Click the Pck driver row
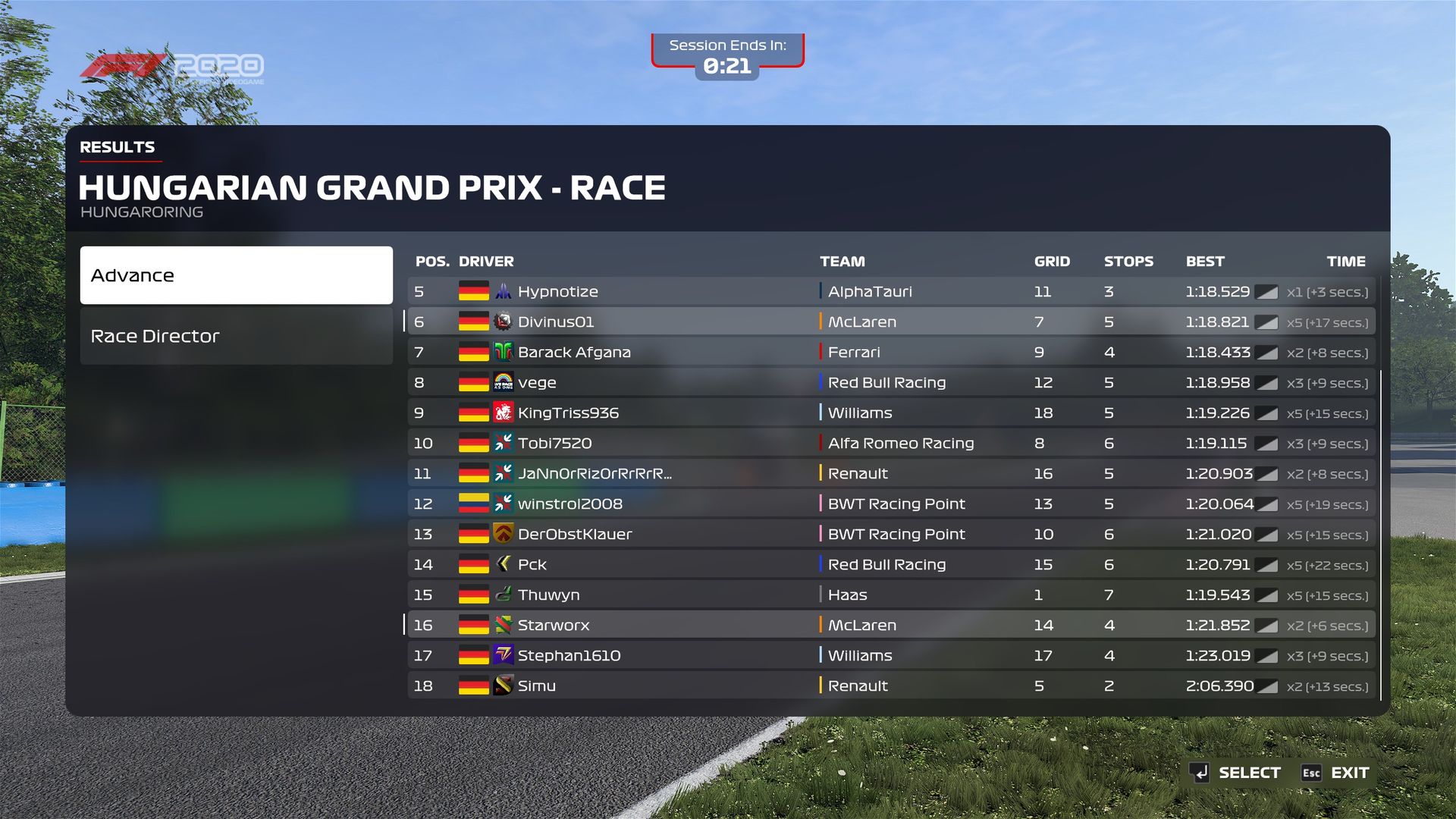 pyautogui.click(x=891, y=565)
